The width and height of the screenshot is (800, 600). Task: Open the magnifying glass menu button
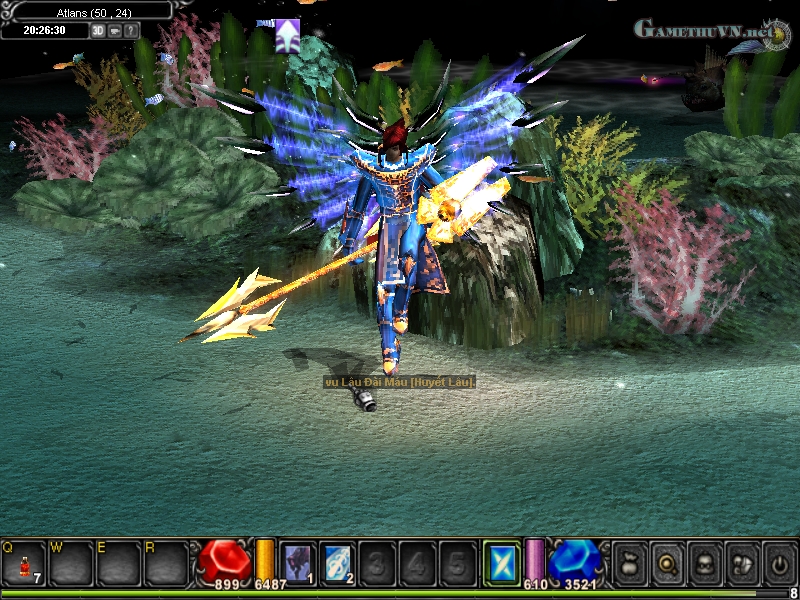click(667, 564)
